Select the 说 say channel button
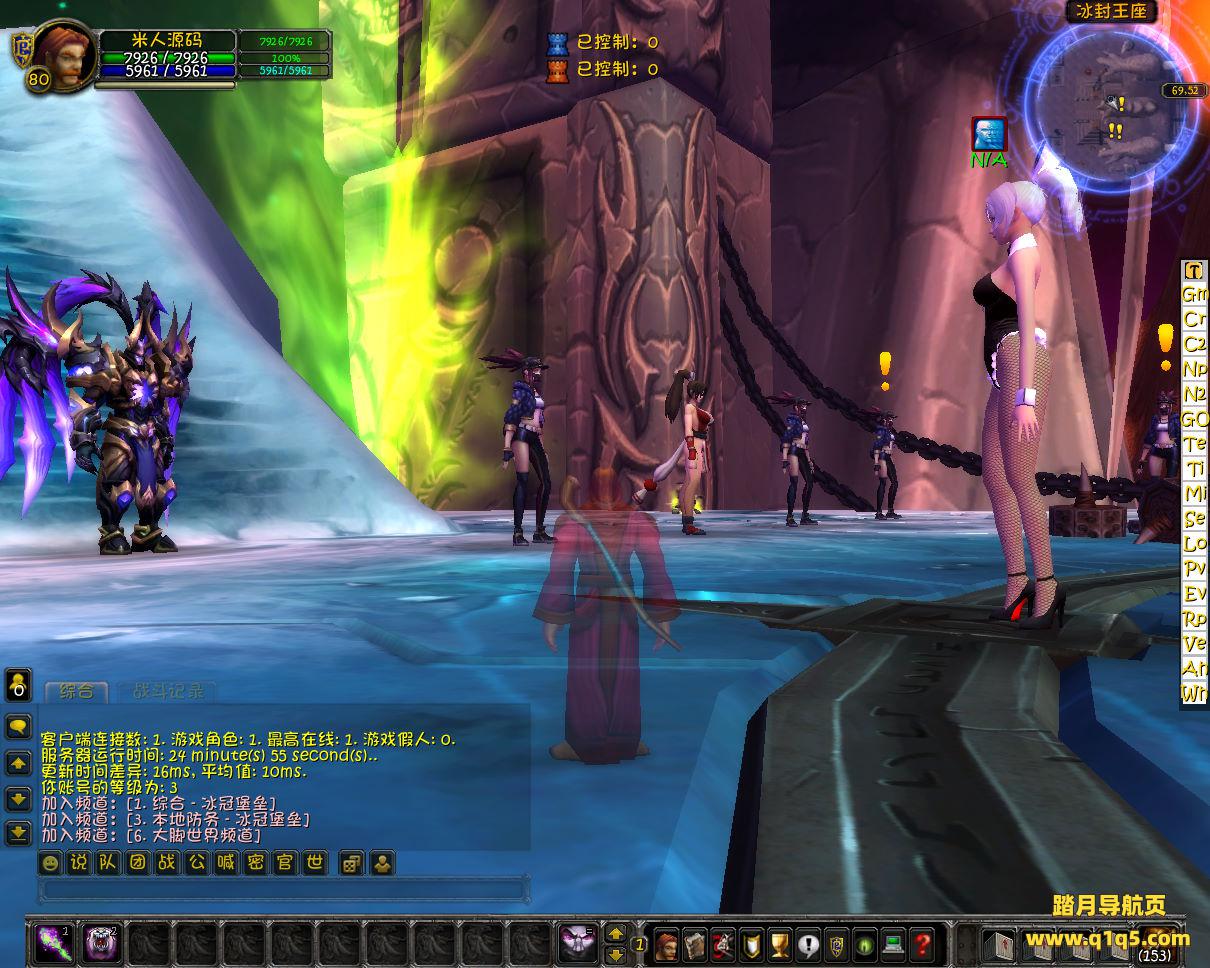 [x=79, y=862]
